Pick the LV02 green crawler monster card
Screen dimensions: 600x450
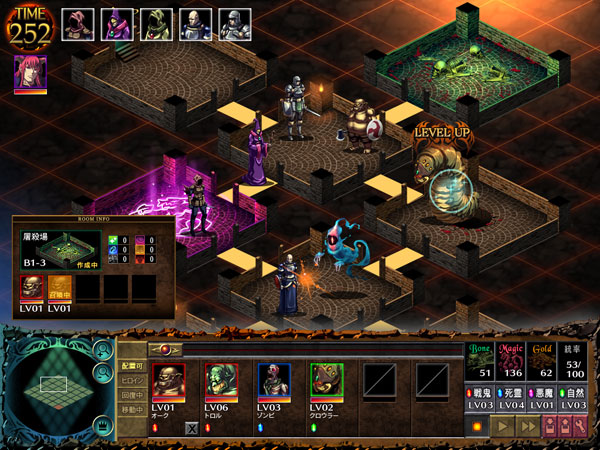coord(327,381)
